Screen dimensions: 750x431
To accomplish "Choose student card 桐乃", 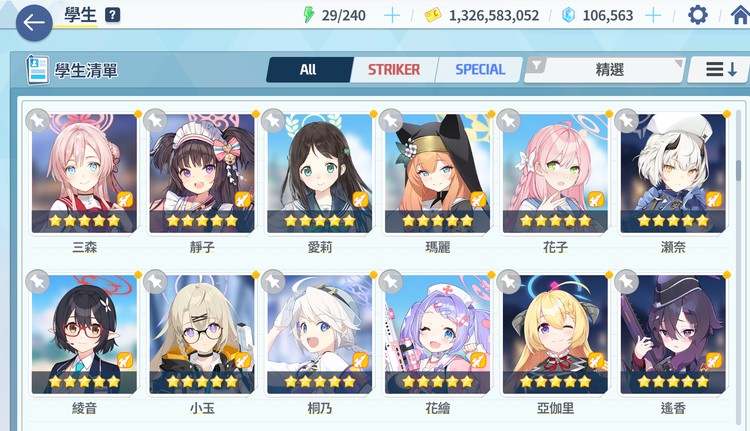I will (321, 334).
